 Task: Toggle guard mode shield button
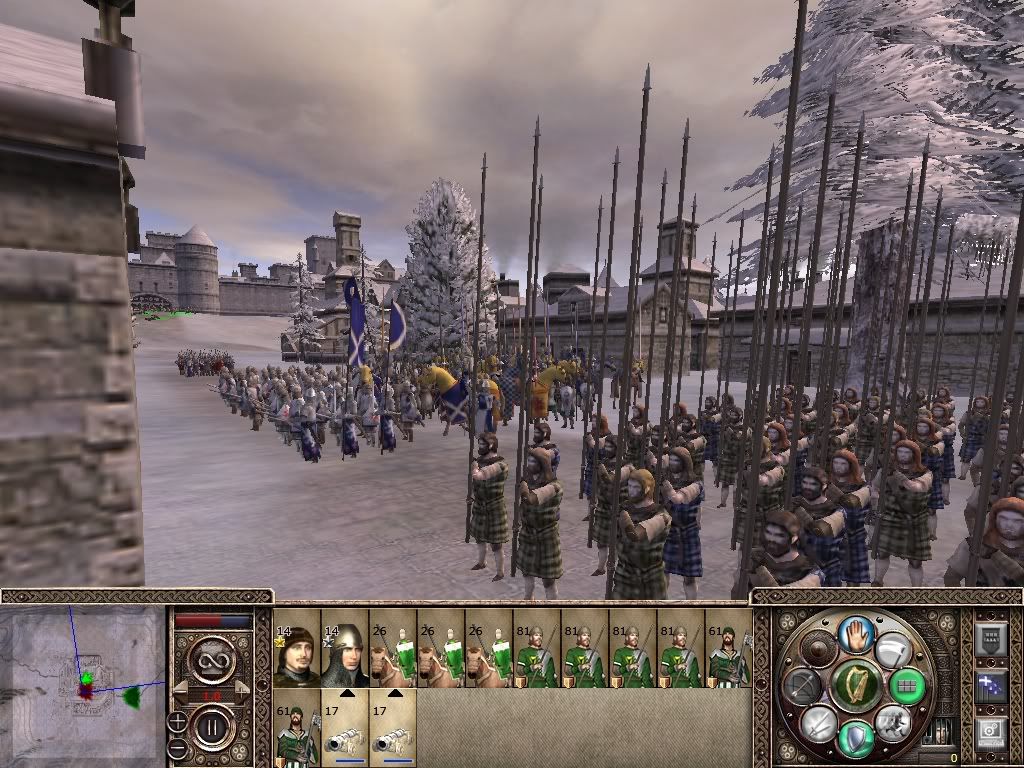(x=855, y=739)
